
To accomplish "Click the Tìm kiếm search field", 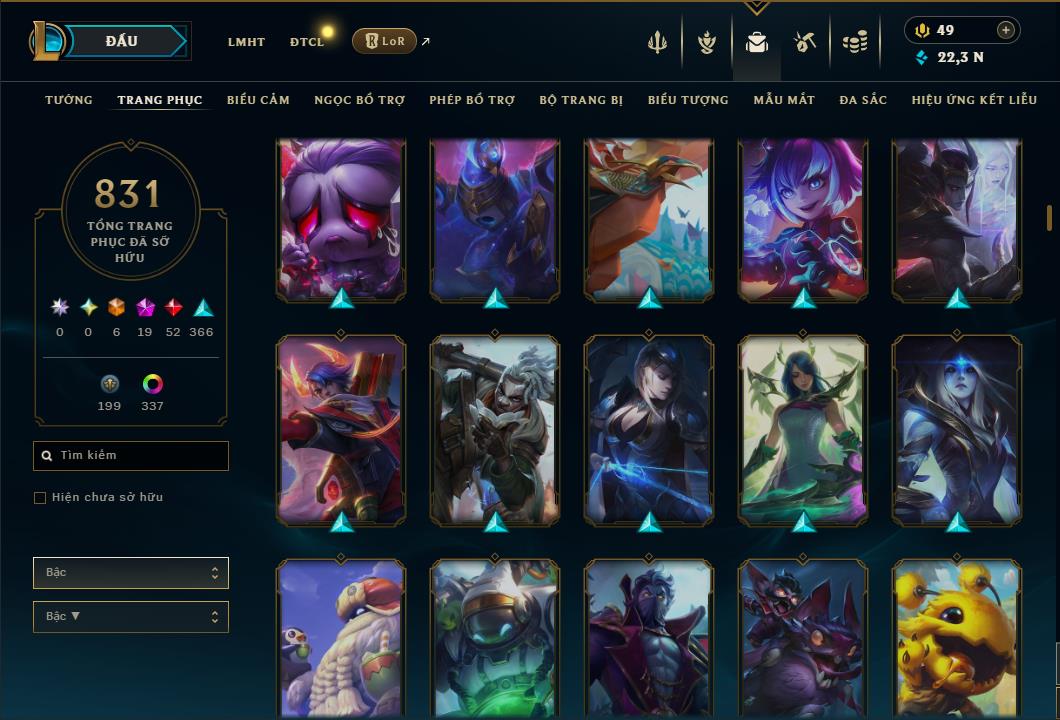I will pyautogui.click(x=131, y=456).
